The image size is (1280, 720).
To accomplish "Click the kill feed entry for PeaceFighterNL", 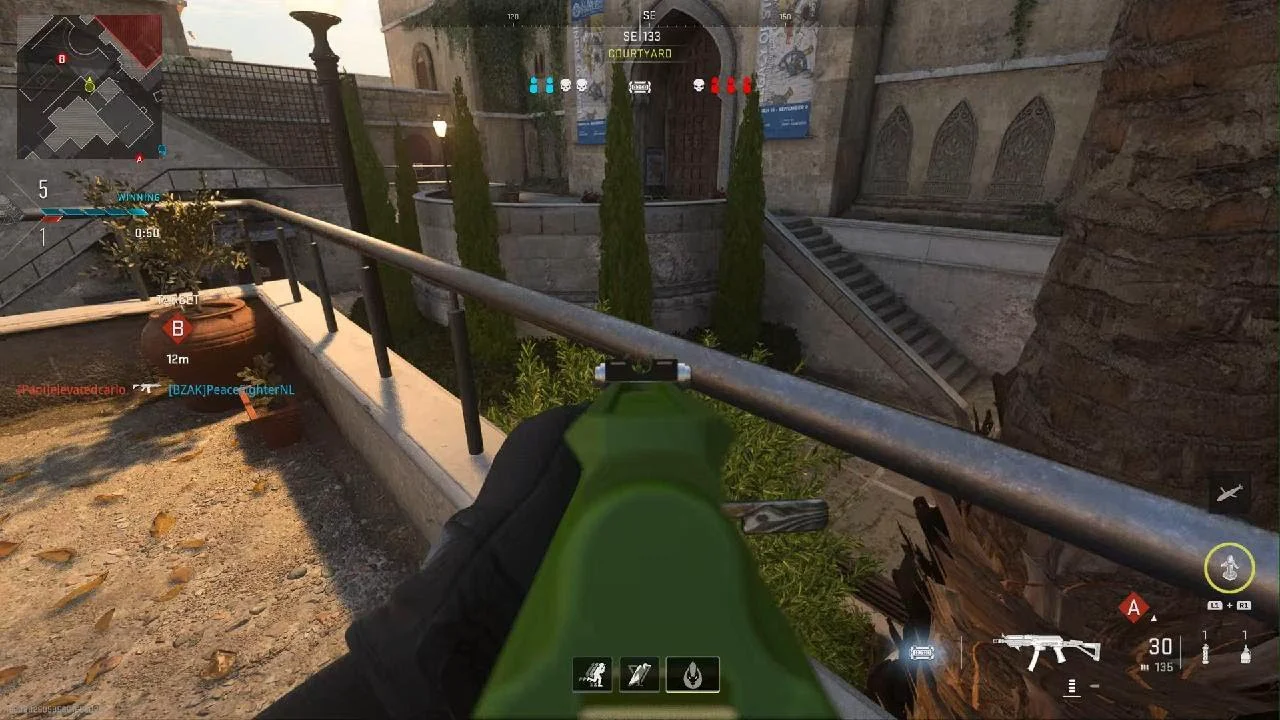I will (x=231, y=389).
